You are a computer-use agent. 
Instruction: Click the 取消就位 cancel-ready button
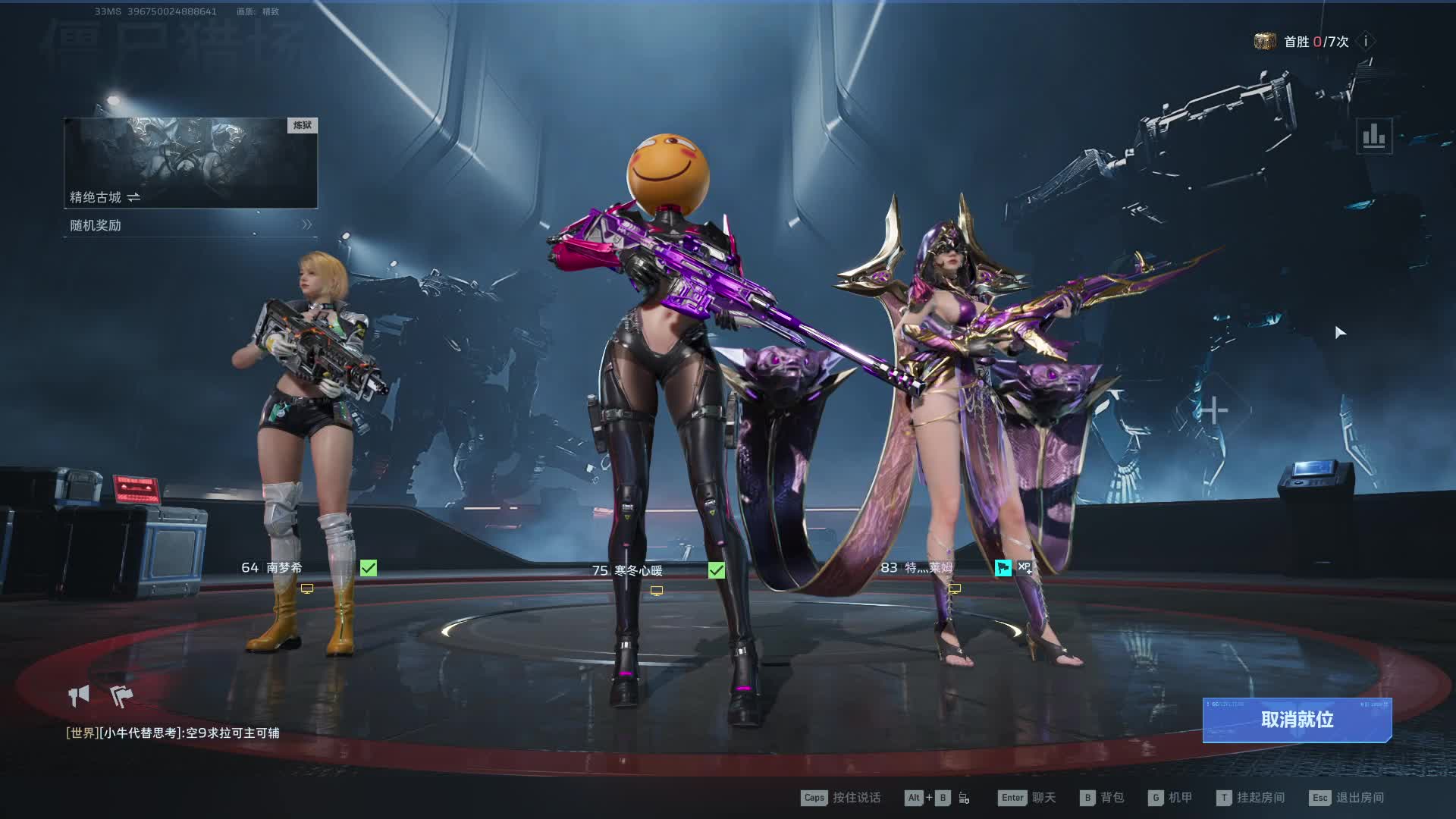pos(1297,720)
